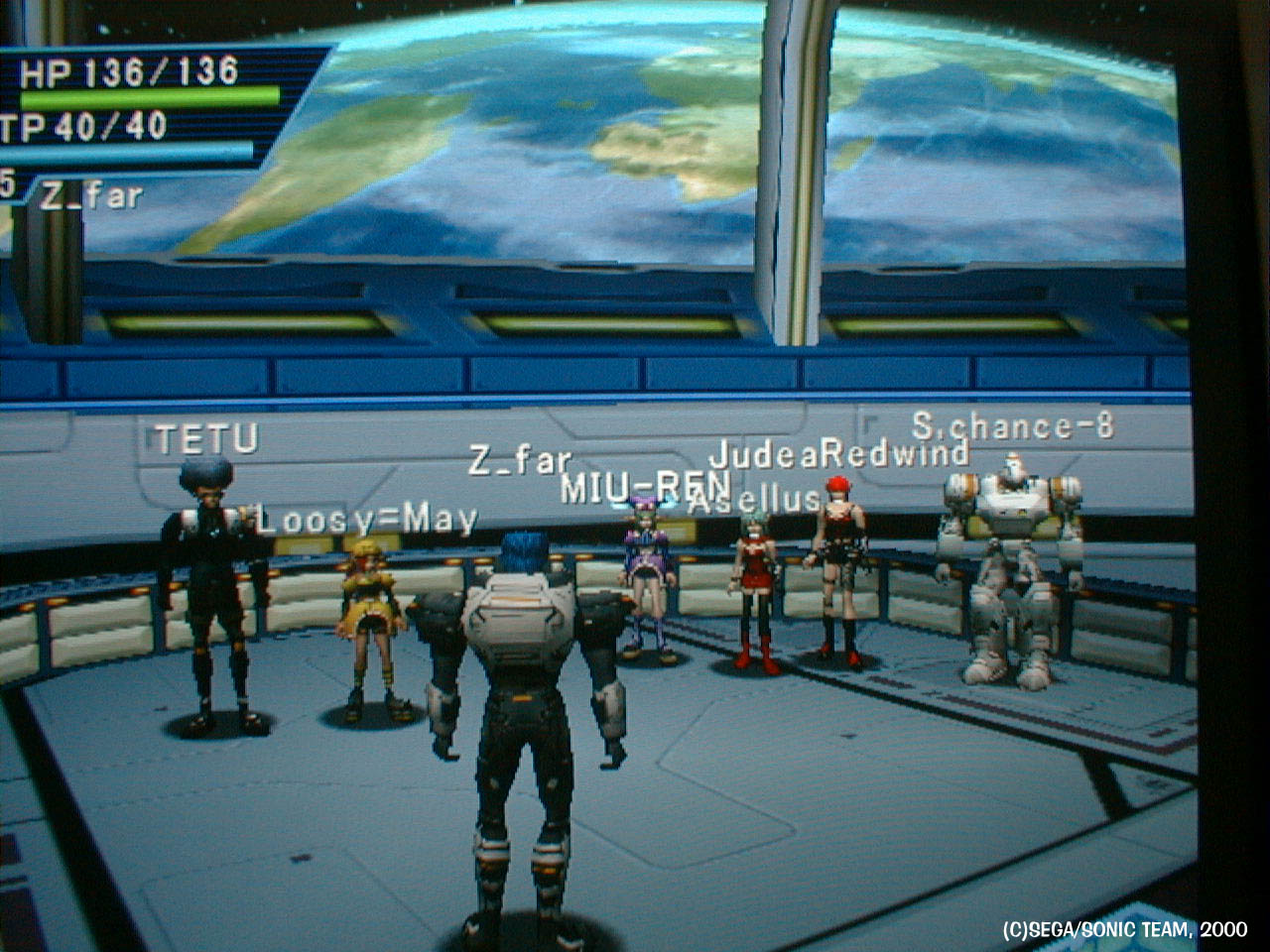
Task: Click the Z_far name in the status panel
Action: [x=91, y=196]
